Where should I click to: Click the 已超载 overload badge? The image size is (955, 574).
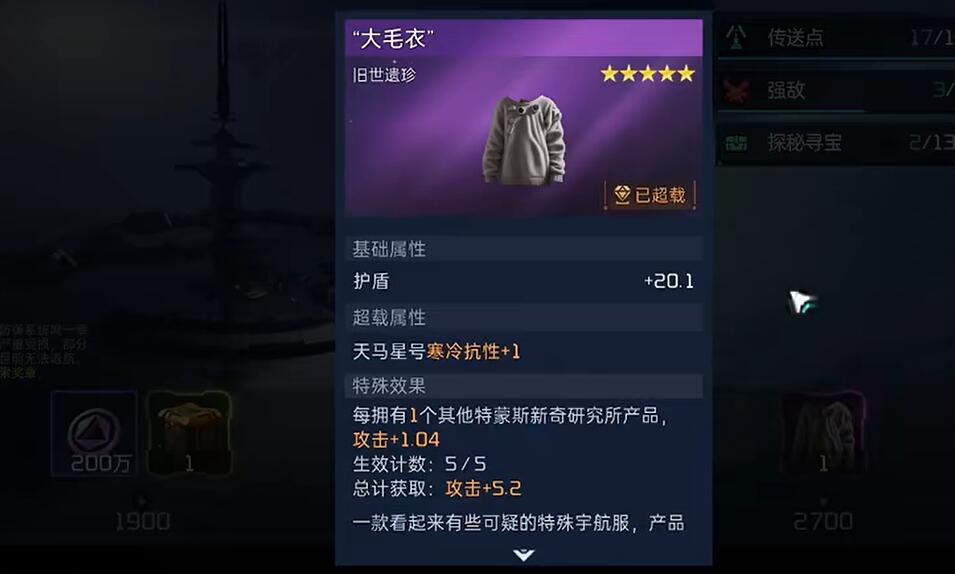[x=649, y=195]
